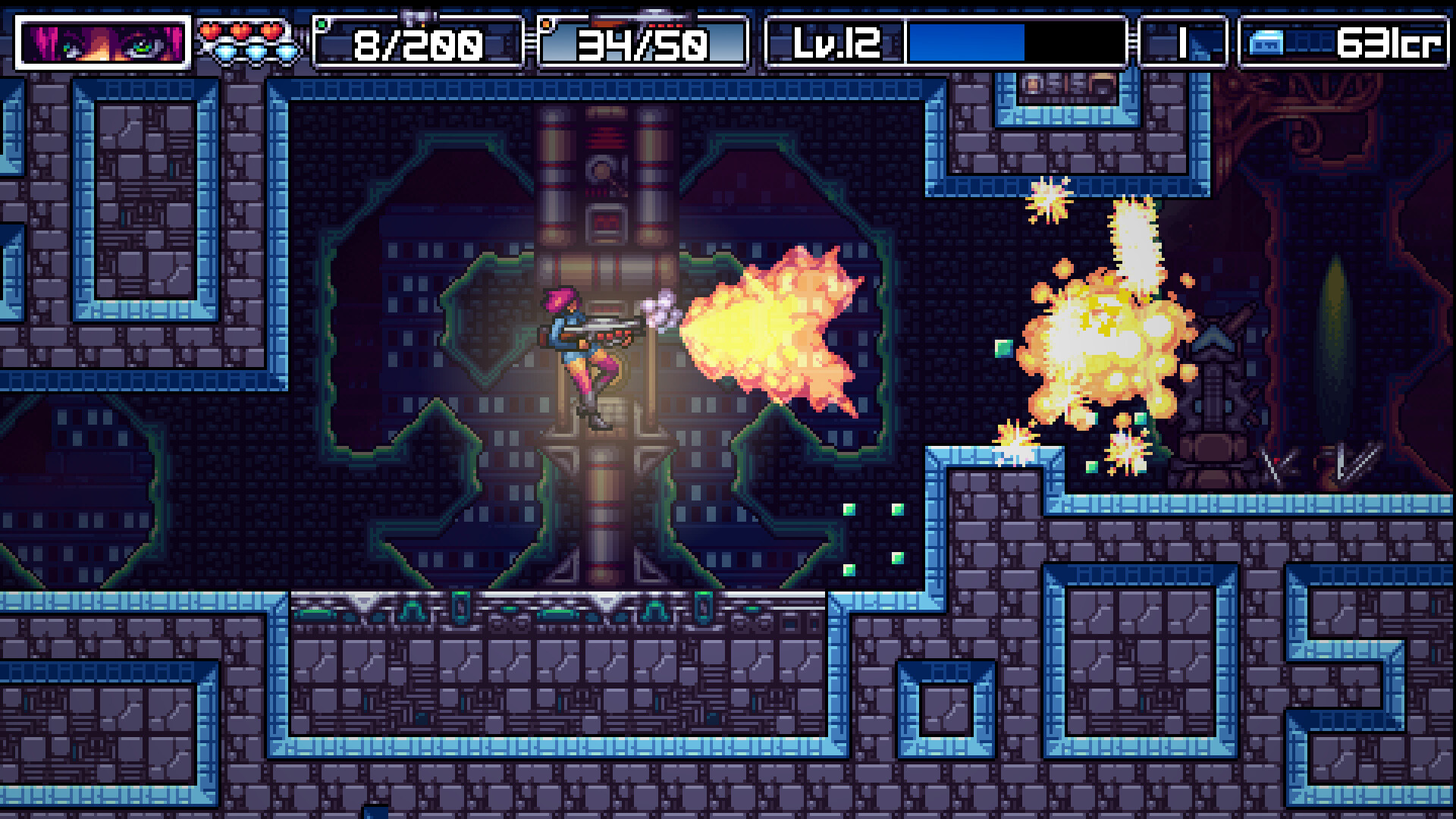Click the rightmost heart in the health display

point(271,30)
